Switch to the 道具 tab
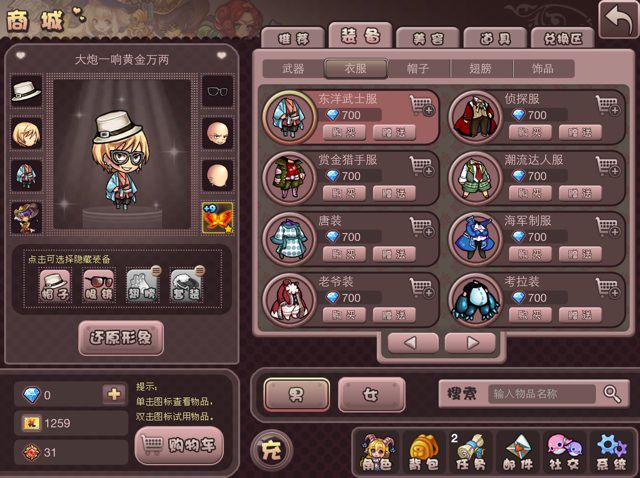 coord(488,38)
